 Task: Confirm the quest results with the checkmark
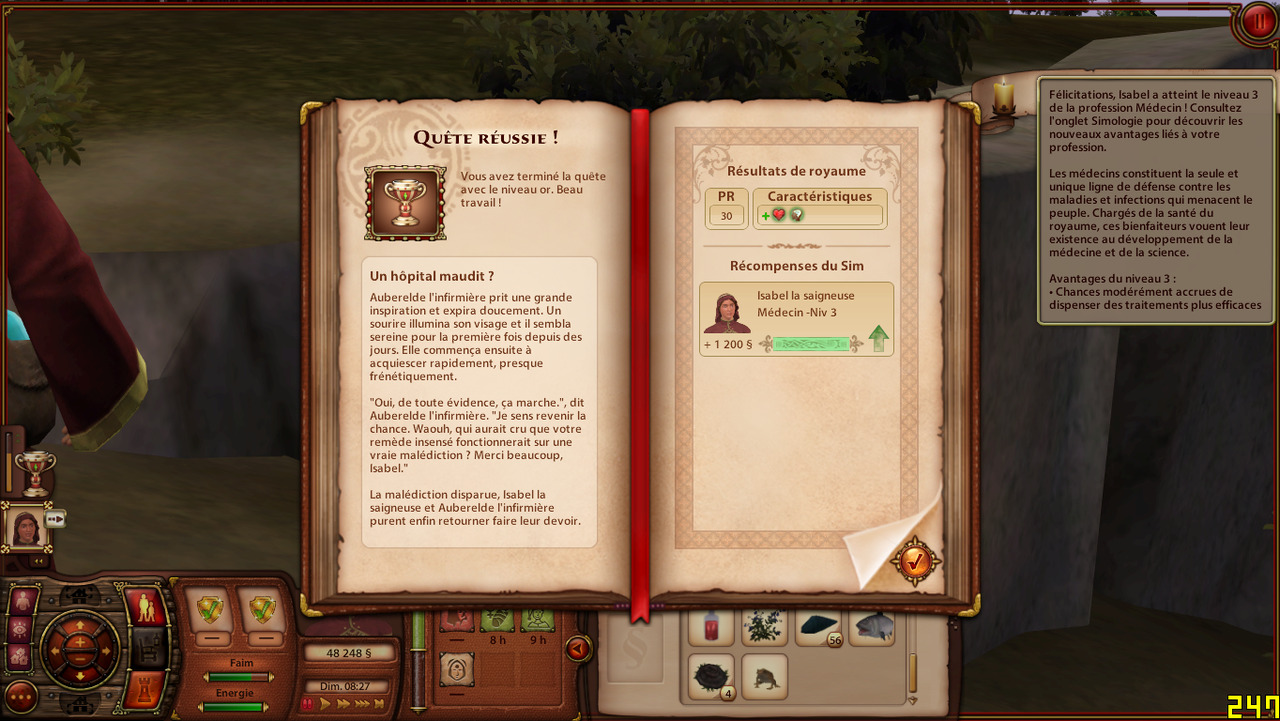point(915,562)
